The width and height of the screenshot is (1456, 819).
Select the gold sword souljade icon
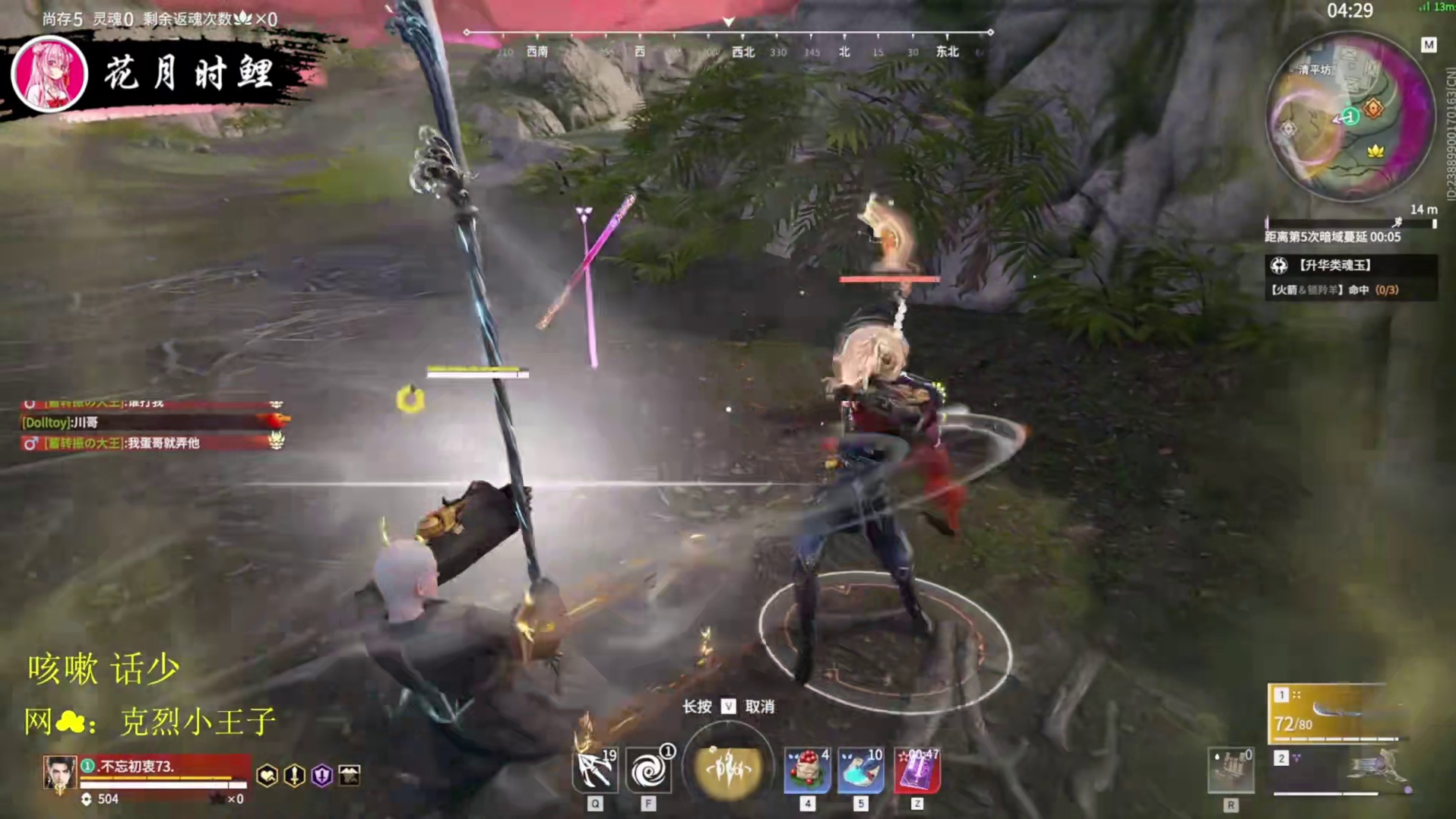pos(294,775)
